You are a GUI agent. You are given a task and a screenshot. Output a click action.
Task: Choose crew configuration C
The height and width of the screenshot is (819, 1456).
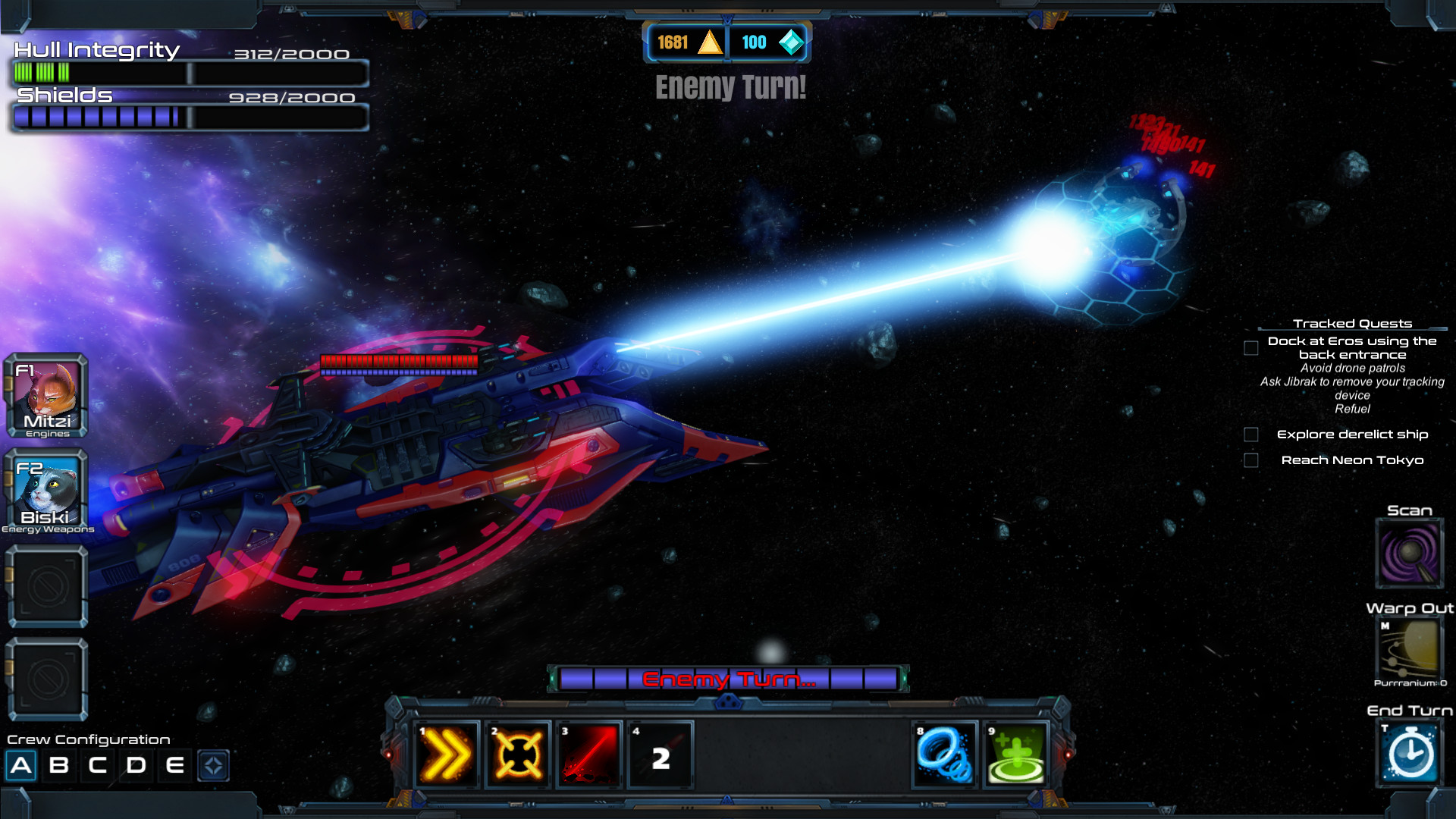[98, 765]
